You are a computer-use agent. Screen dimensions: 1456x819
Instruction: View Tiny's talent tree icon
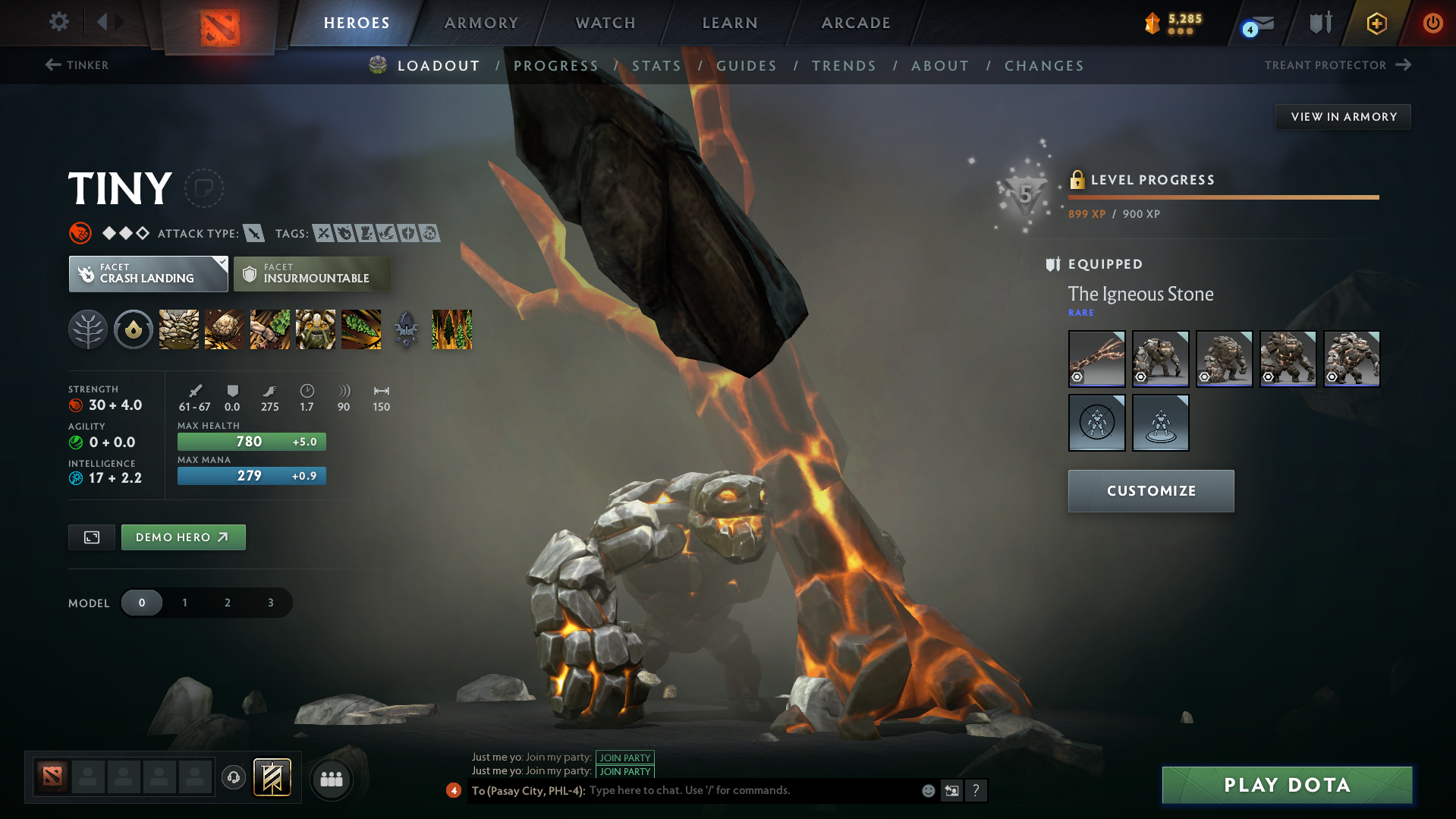88,329
